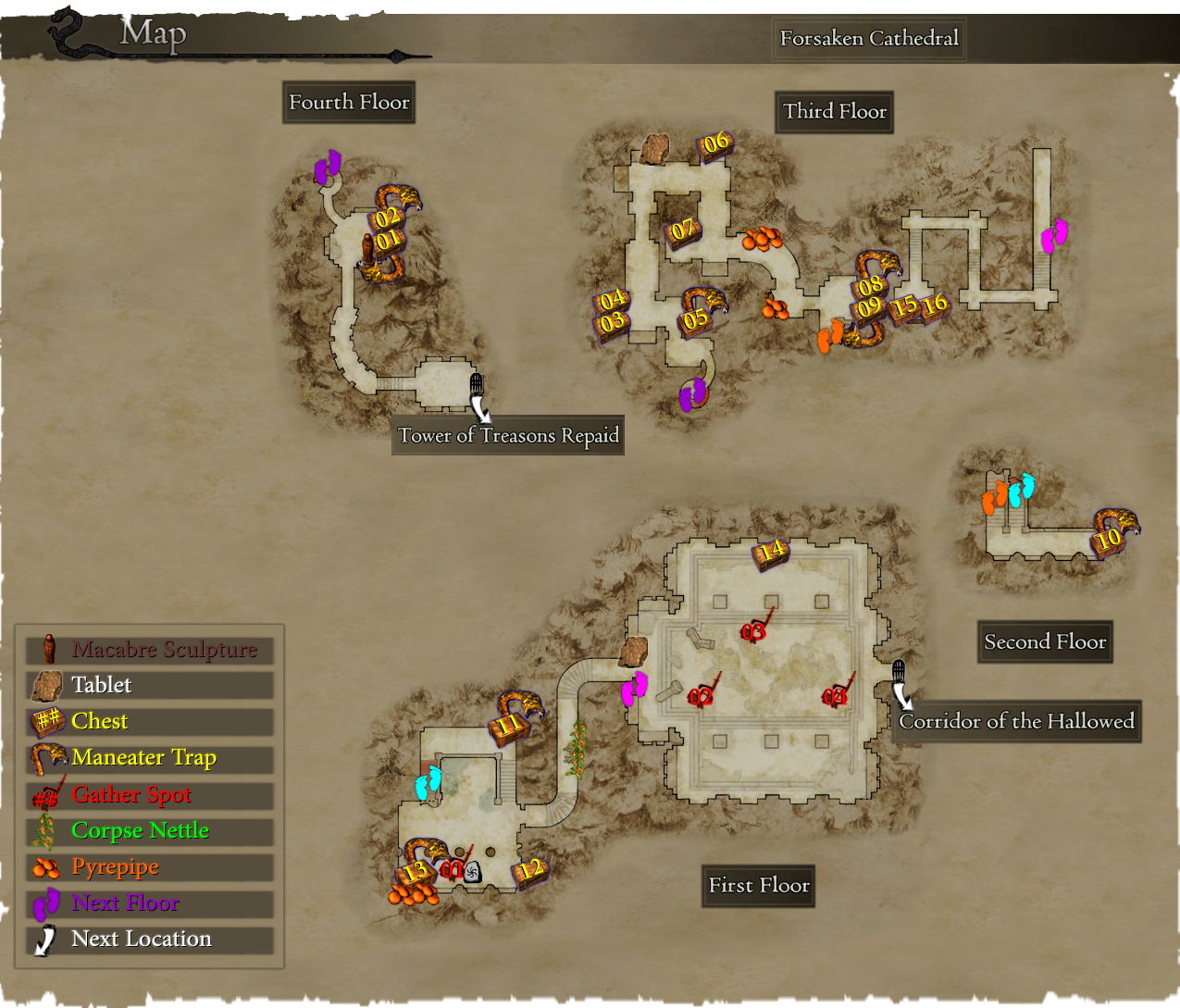Pick the Gather Spot legend entry
This screenshot has width=1180, height=1008.
click(x=149, y=795)
